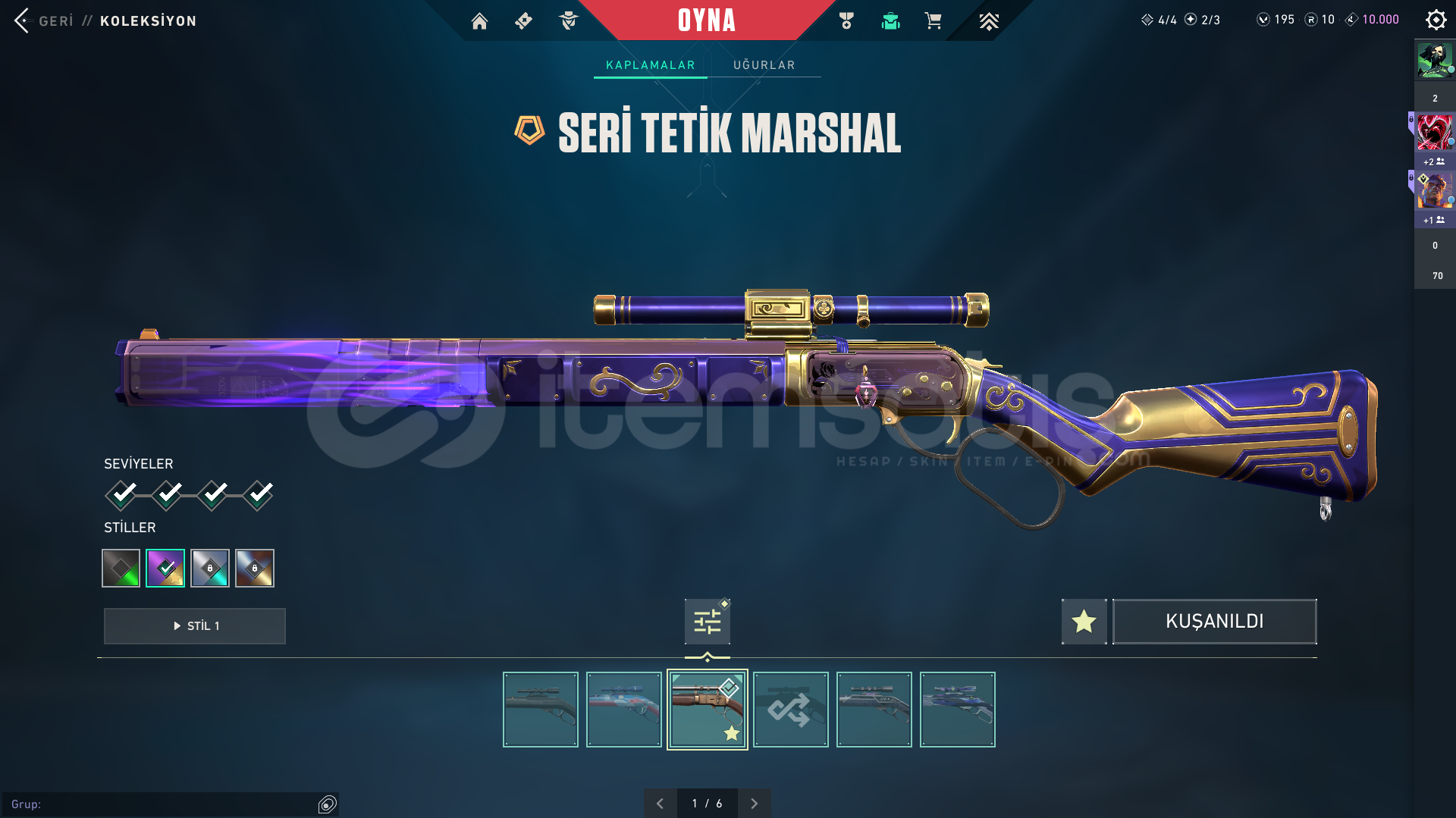Viewport: 1456px width, 818px height.
Task: Go to the next skin page
Action: pos(754,804)
